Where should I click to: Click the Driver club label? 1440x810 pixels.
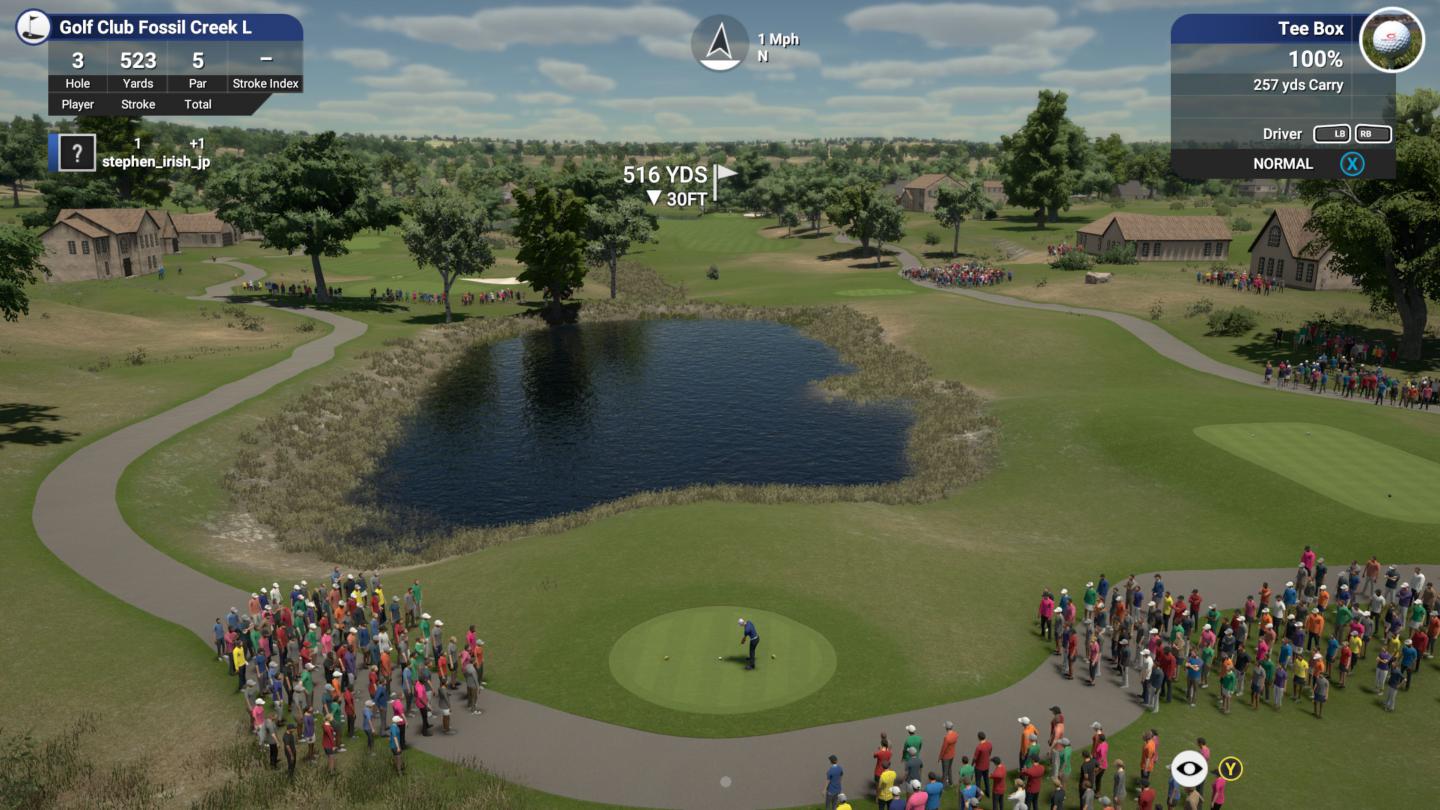(1283, 133)
